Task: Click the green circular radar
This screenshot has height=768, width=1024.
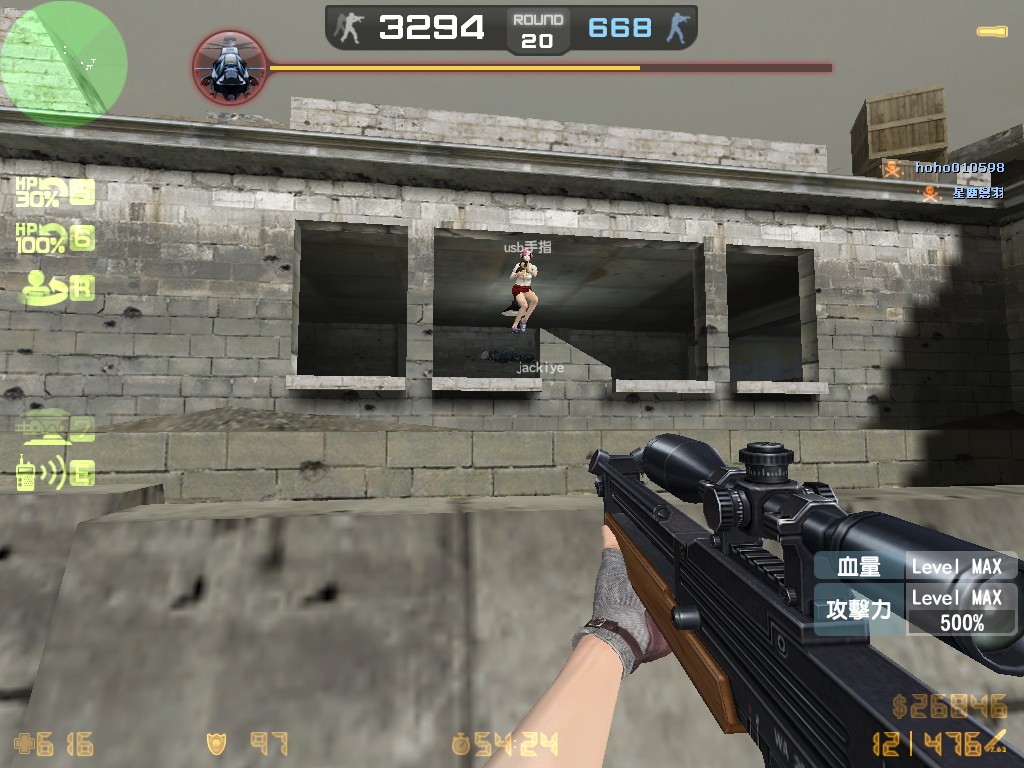Action: coord(64,62)
